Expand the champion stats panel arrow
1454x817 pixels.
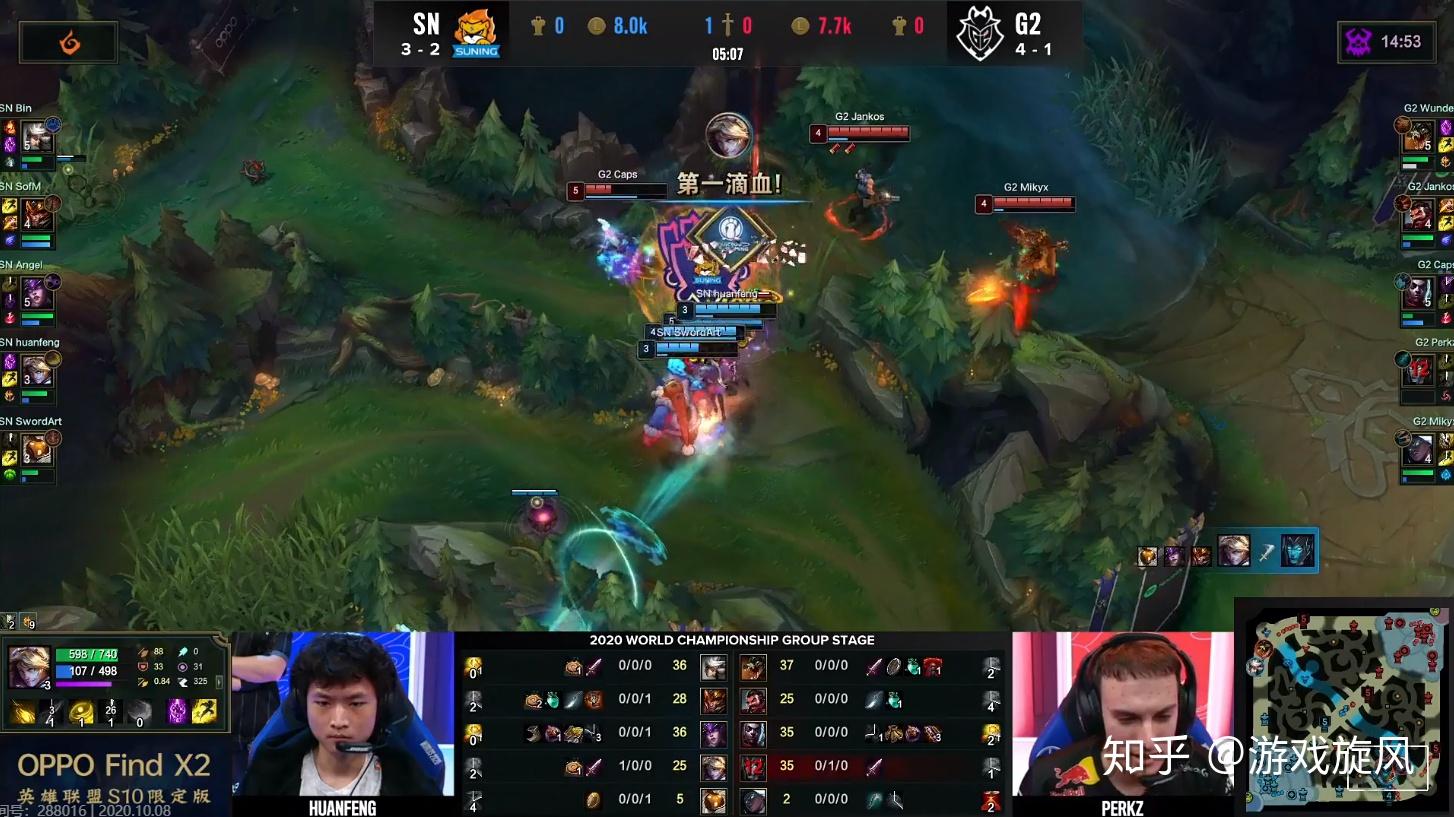click(x=219, y=682)
